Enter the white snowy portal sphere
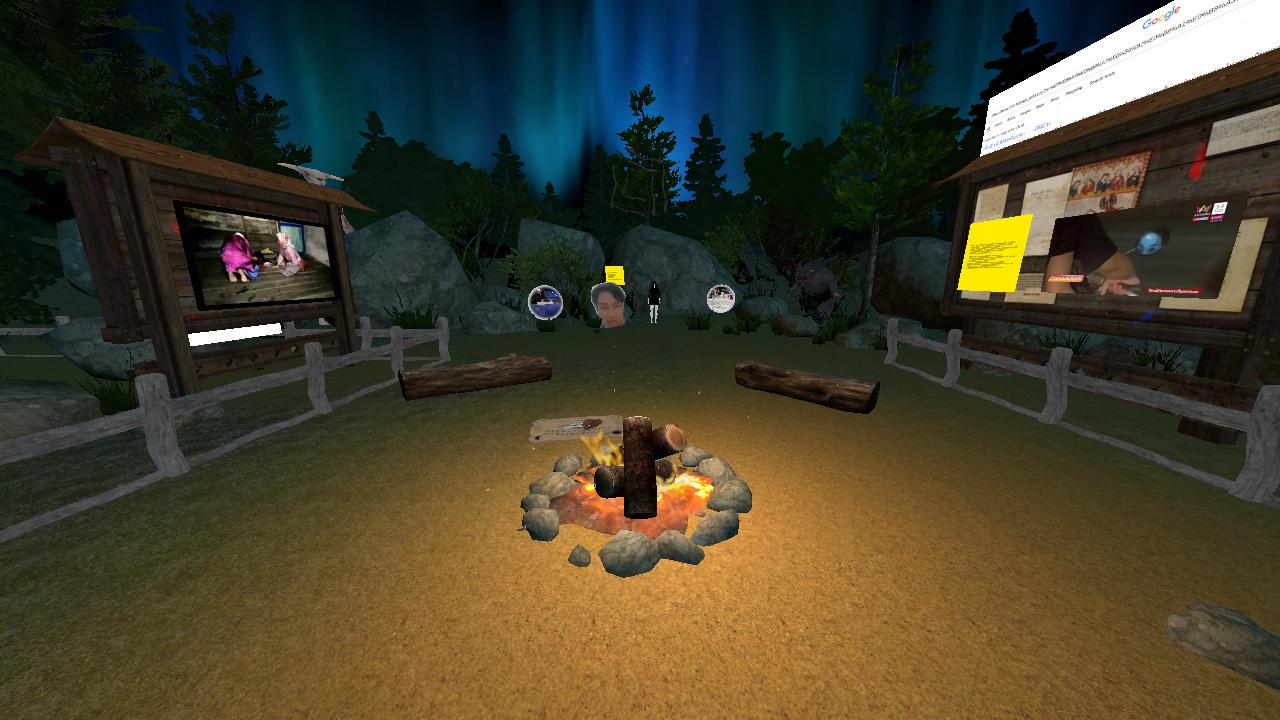Screen dimensions: 1280x720 click(721, 298)
